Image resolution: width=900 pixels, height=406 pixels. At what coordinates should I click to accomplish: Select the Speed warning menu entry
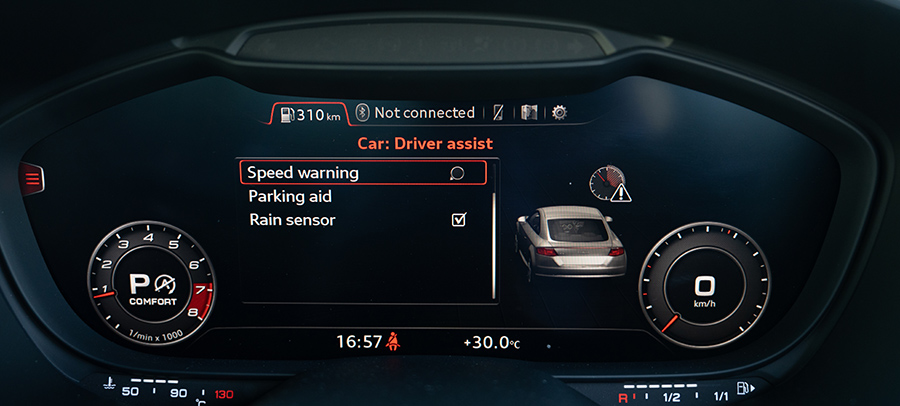(x=362, y=173)
